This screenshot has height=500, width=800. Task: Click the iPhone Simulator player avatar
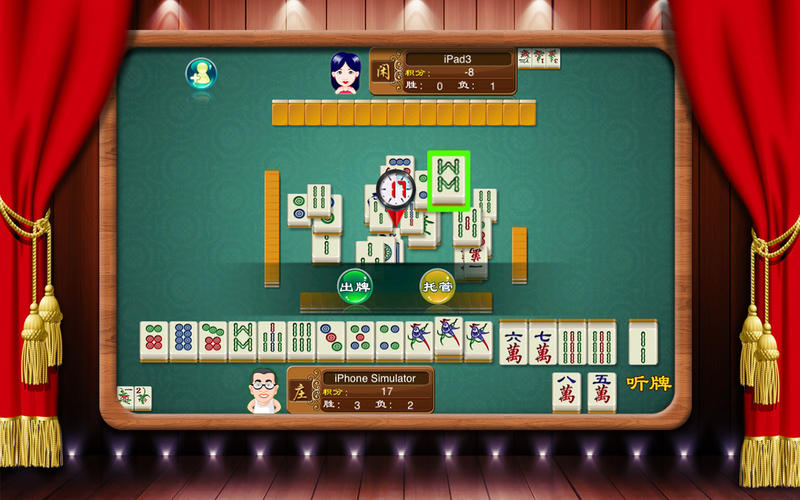point(264,389)
